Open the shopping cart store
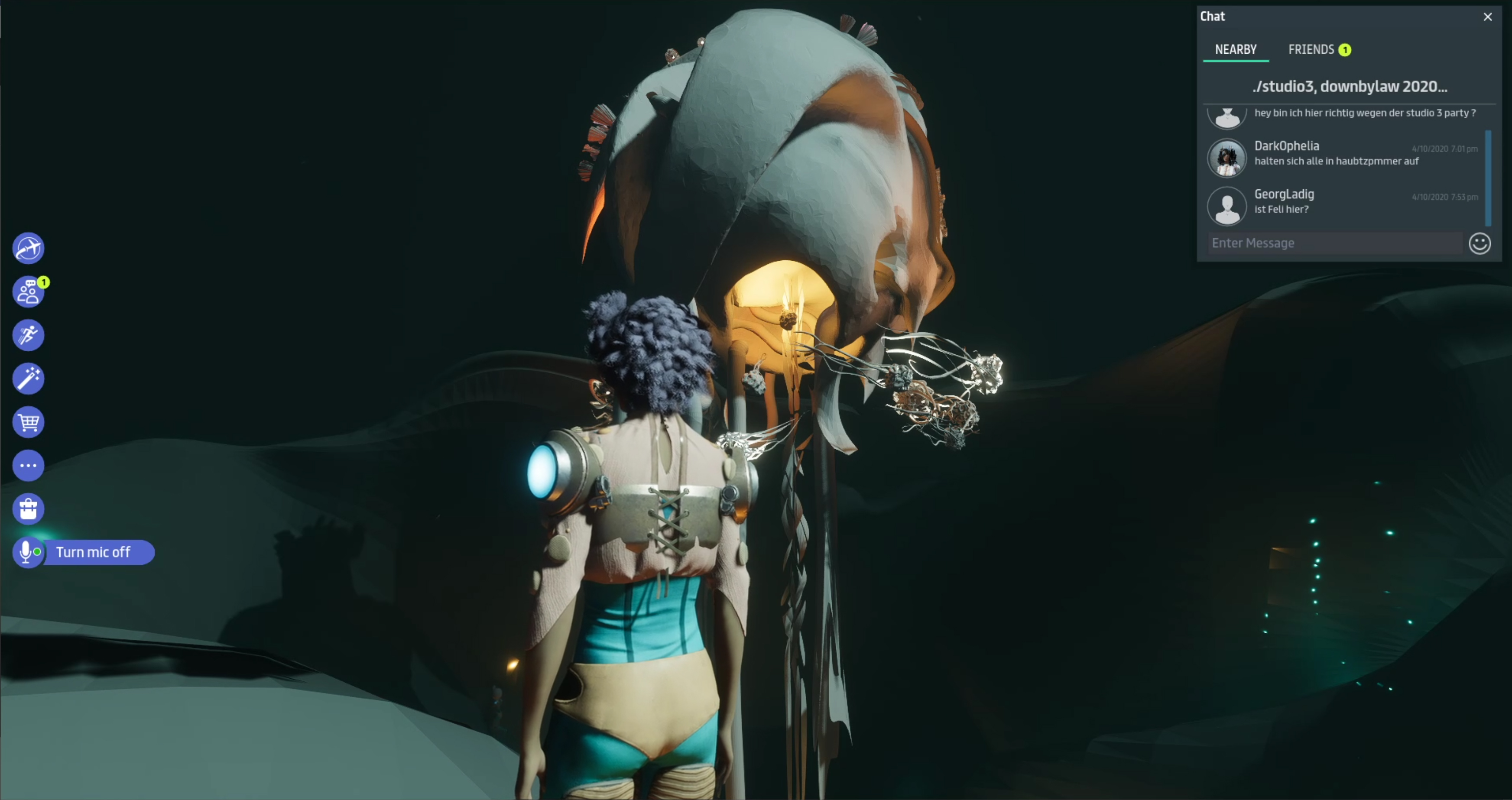Image resolution: width=1512 pixels, height=800 pixels. [28, 422]
